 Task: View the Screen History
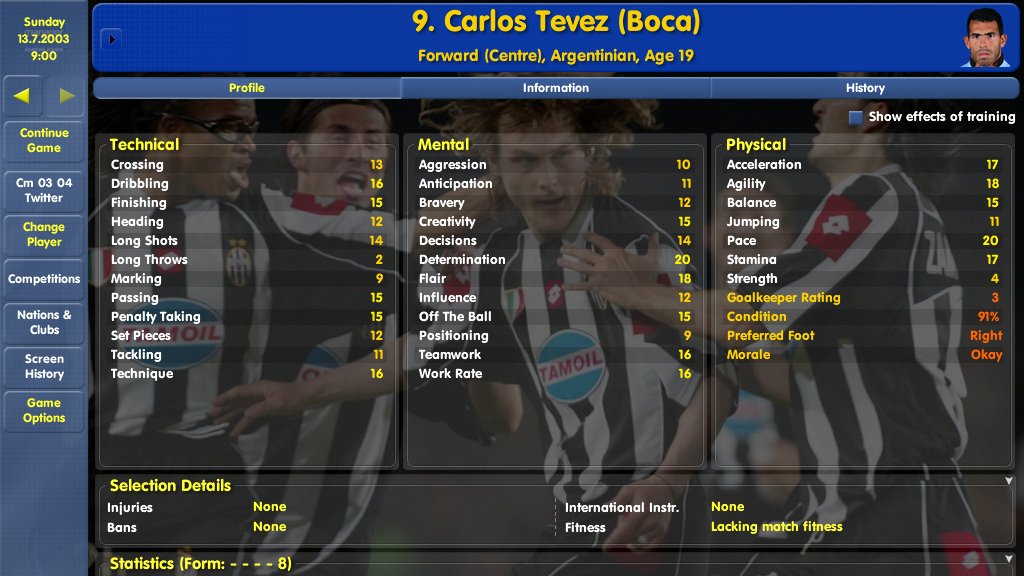point(44,366)
